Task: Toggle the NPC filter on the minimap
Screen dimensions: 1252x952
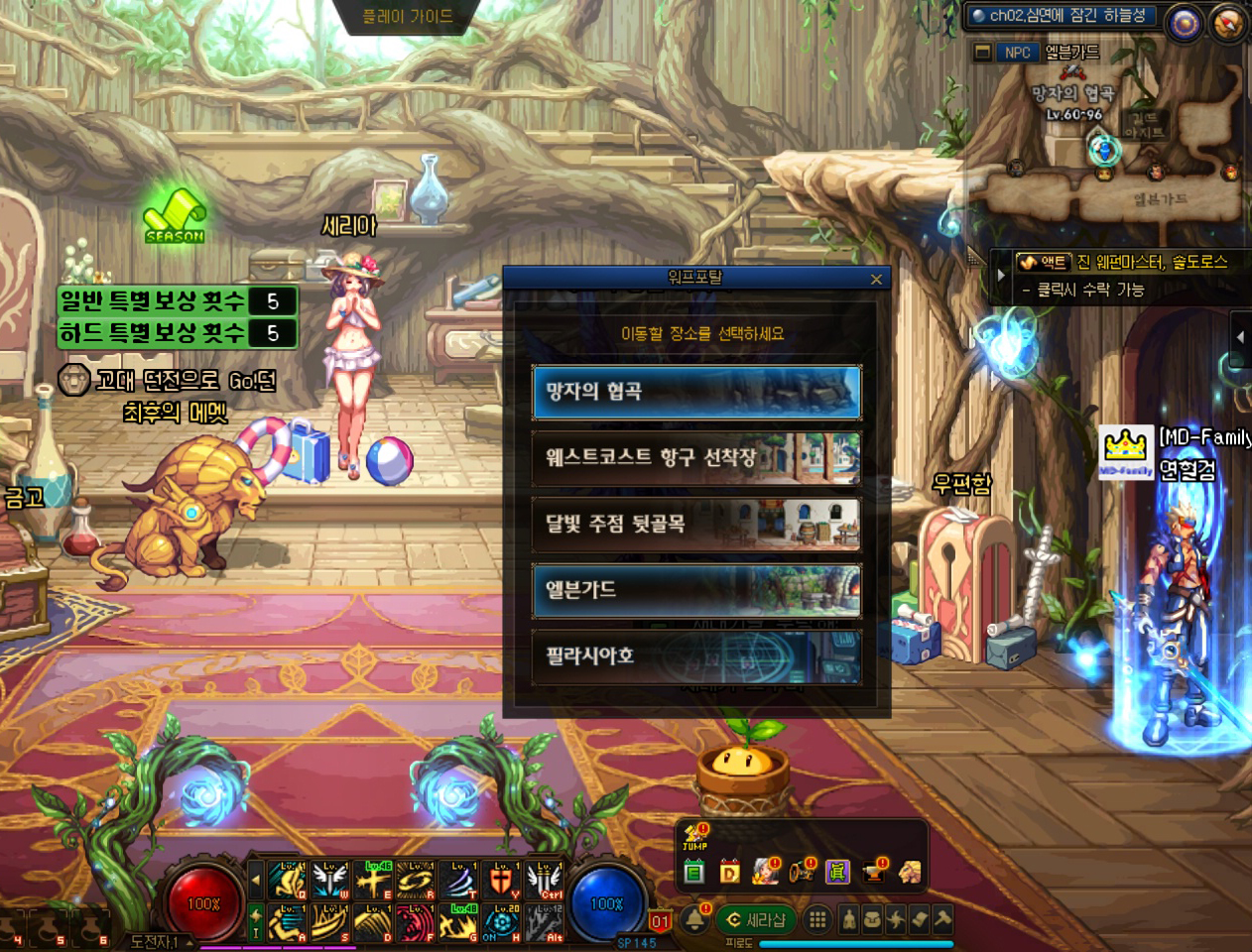Action: click(1017, 53)
